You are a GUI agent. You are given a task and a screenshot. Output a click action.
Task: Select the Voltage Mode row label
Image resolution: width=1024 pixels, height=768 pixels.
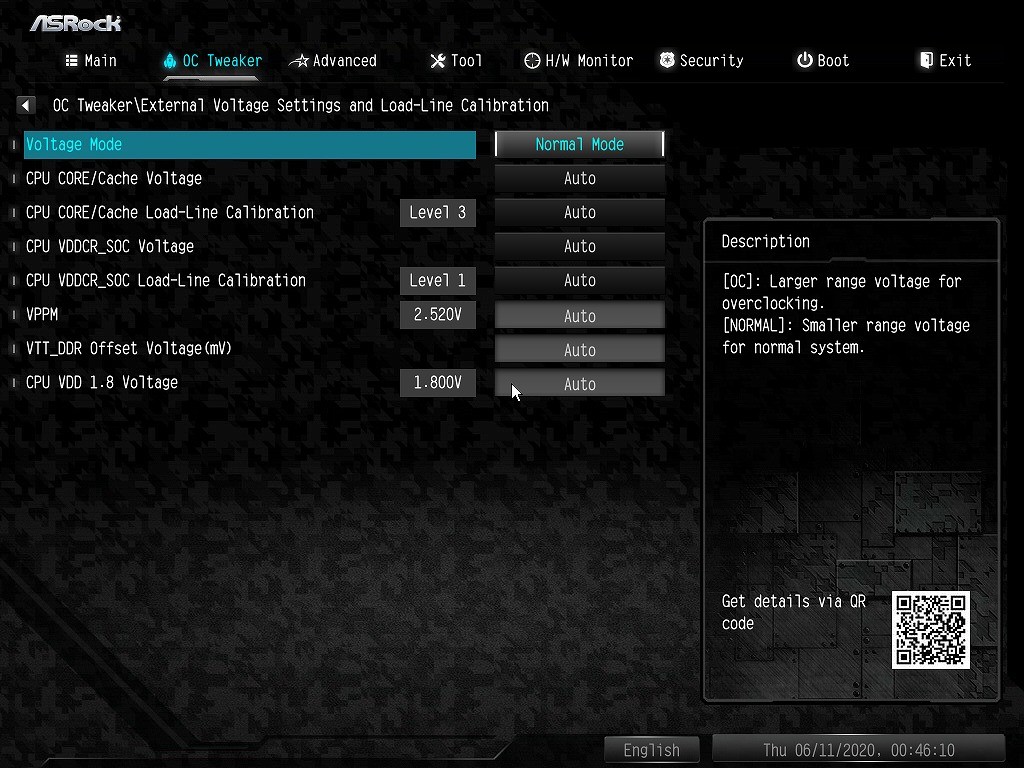[74, 144]
